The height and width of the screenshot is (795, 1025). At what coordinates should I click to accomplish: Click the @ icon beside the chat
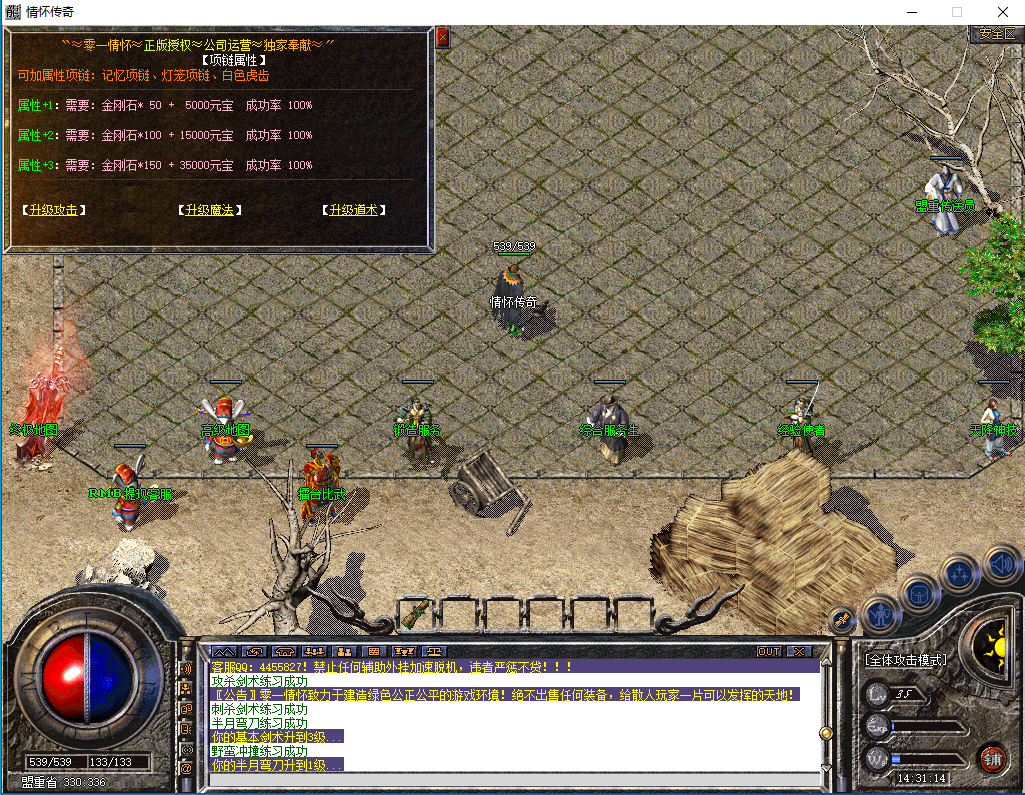(x=186, y=768)
